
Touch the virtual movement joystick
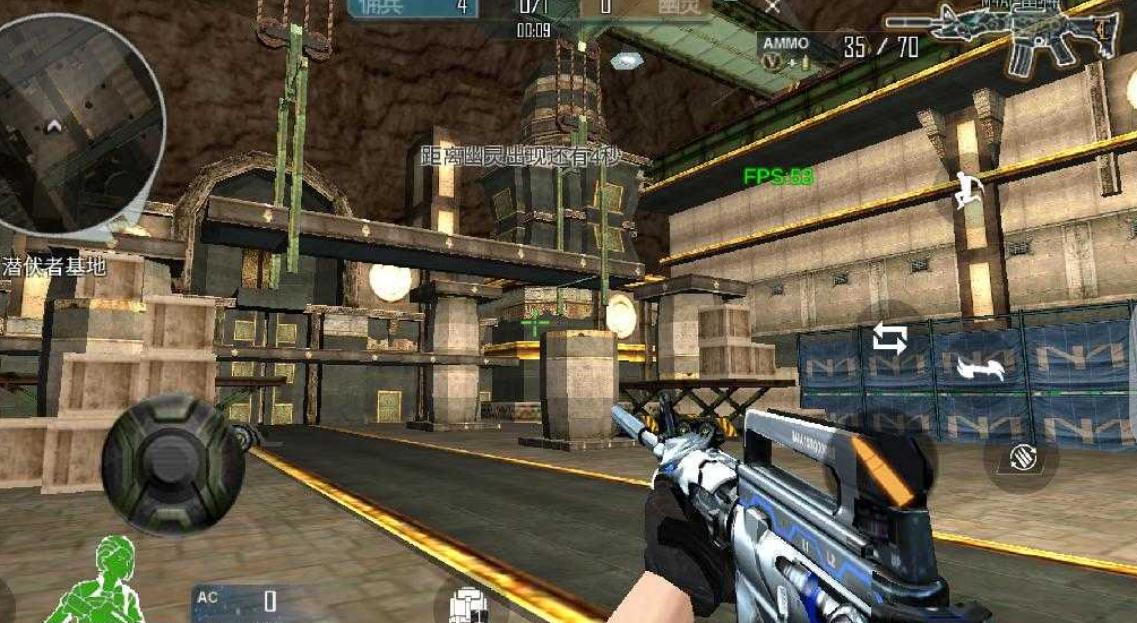pyautogui.click(x=172, y=462)
